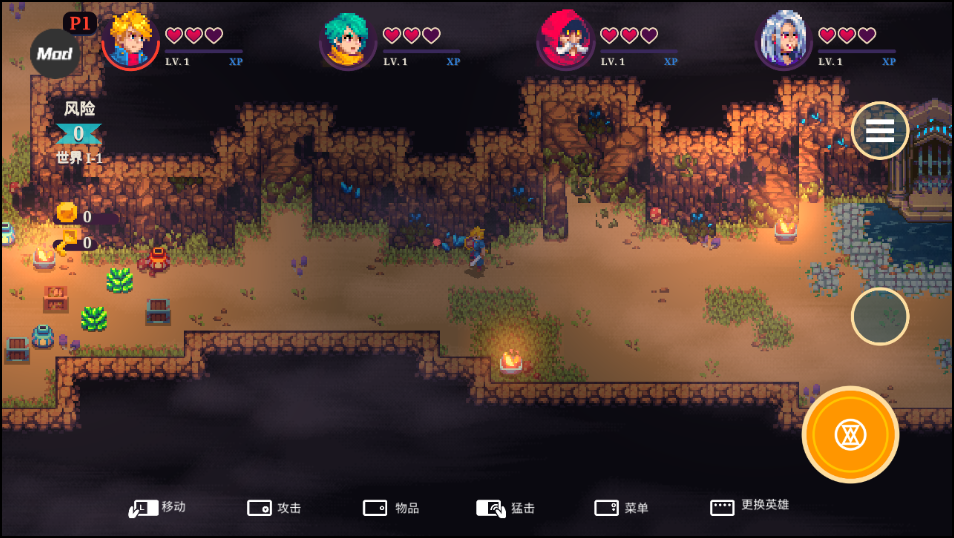This screenshot has height=538, width=954.
Task: Tap the empty round secondary action button
Action: (x=880, y=316)
